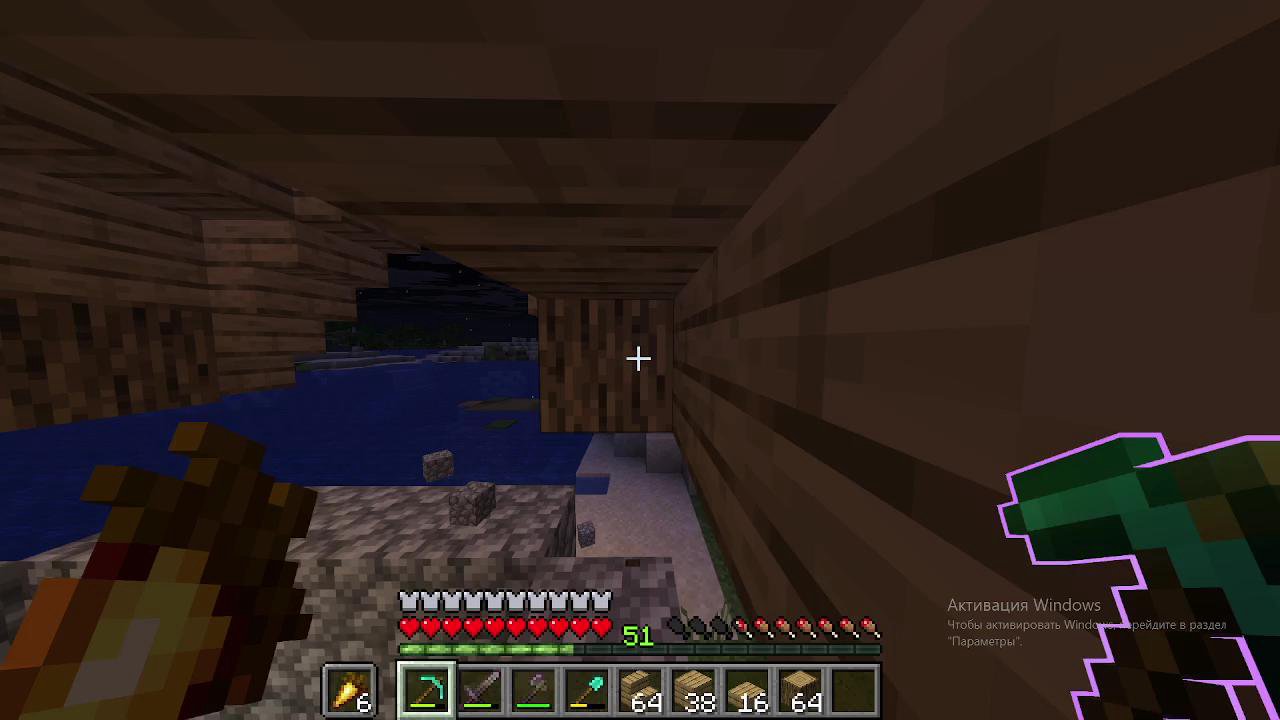
Task: Select the enchanted diamond shovel in the hotbar
Action: click(588, 688)
